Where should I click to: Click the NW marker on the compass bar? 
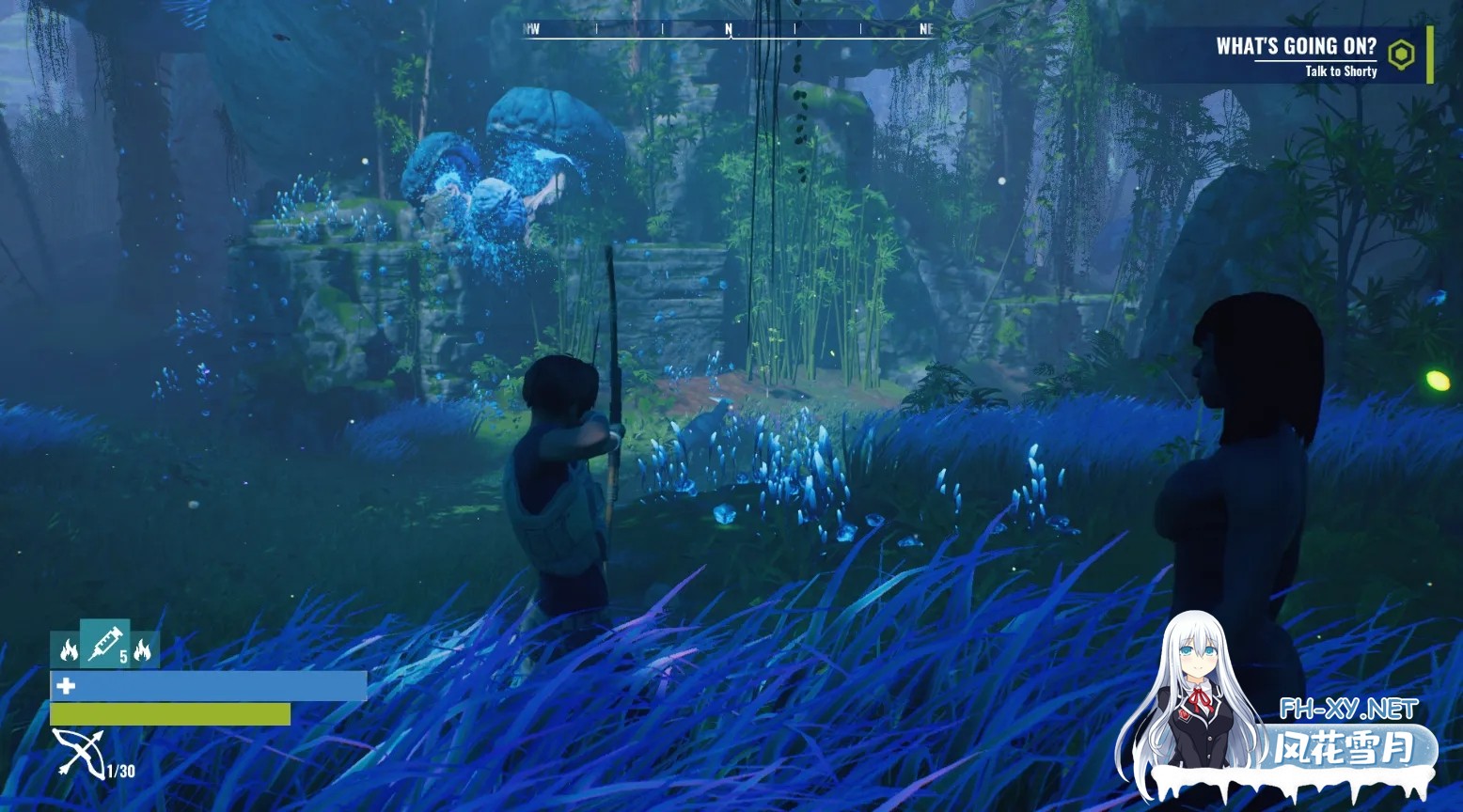pyautogui.click(x=531, y=27)
